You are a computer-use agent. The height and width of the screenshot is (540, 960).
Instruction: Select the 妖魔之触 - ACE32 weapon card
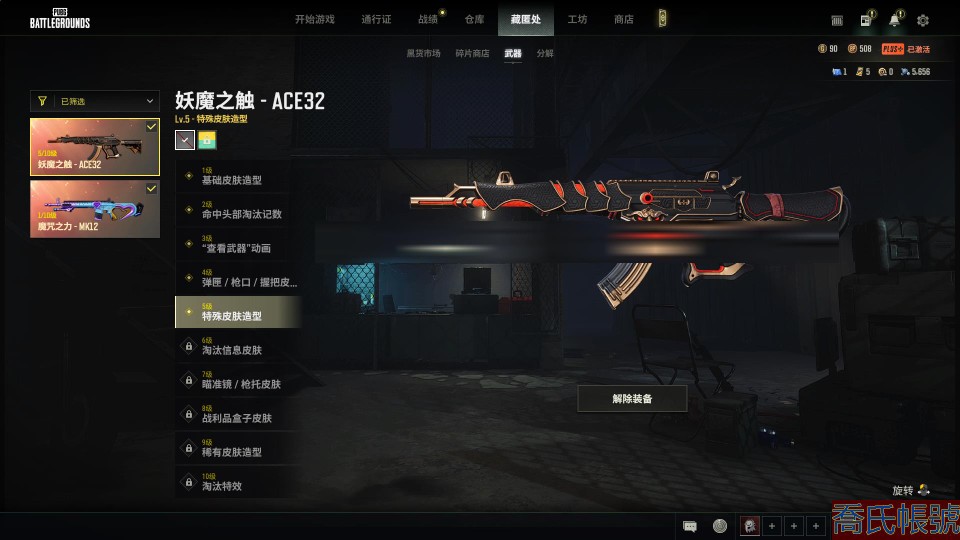95,147
